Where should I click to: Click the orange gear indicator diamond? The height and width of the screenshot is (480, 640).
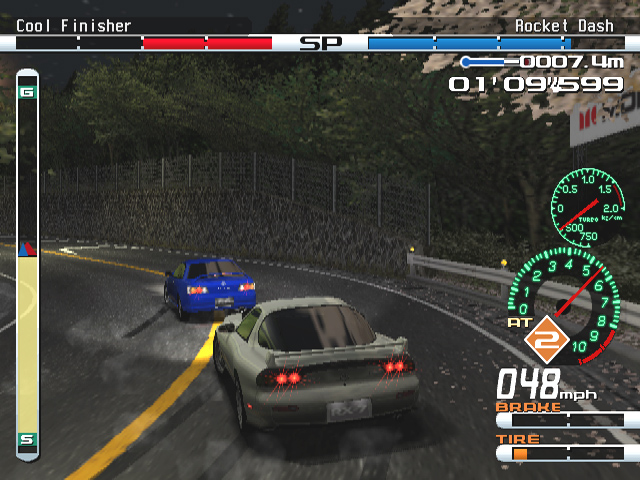coord(546,341)
